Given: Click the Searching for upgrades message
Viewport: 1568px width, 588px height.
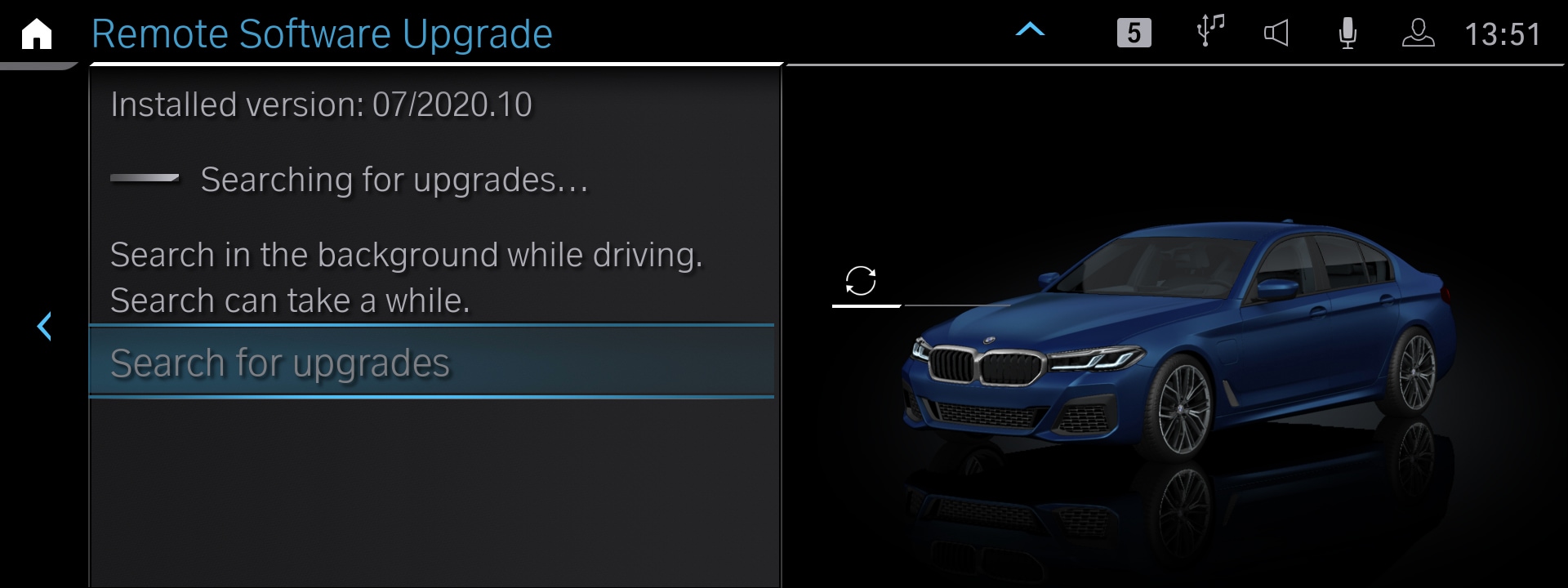Looking at the screenshot, I should click(x=396, y=180).
